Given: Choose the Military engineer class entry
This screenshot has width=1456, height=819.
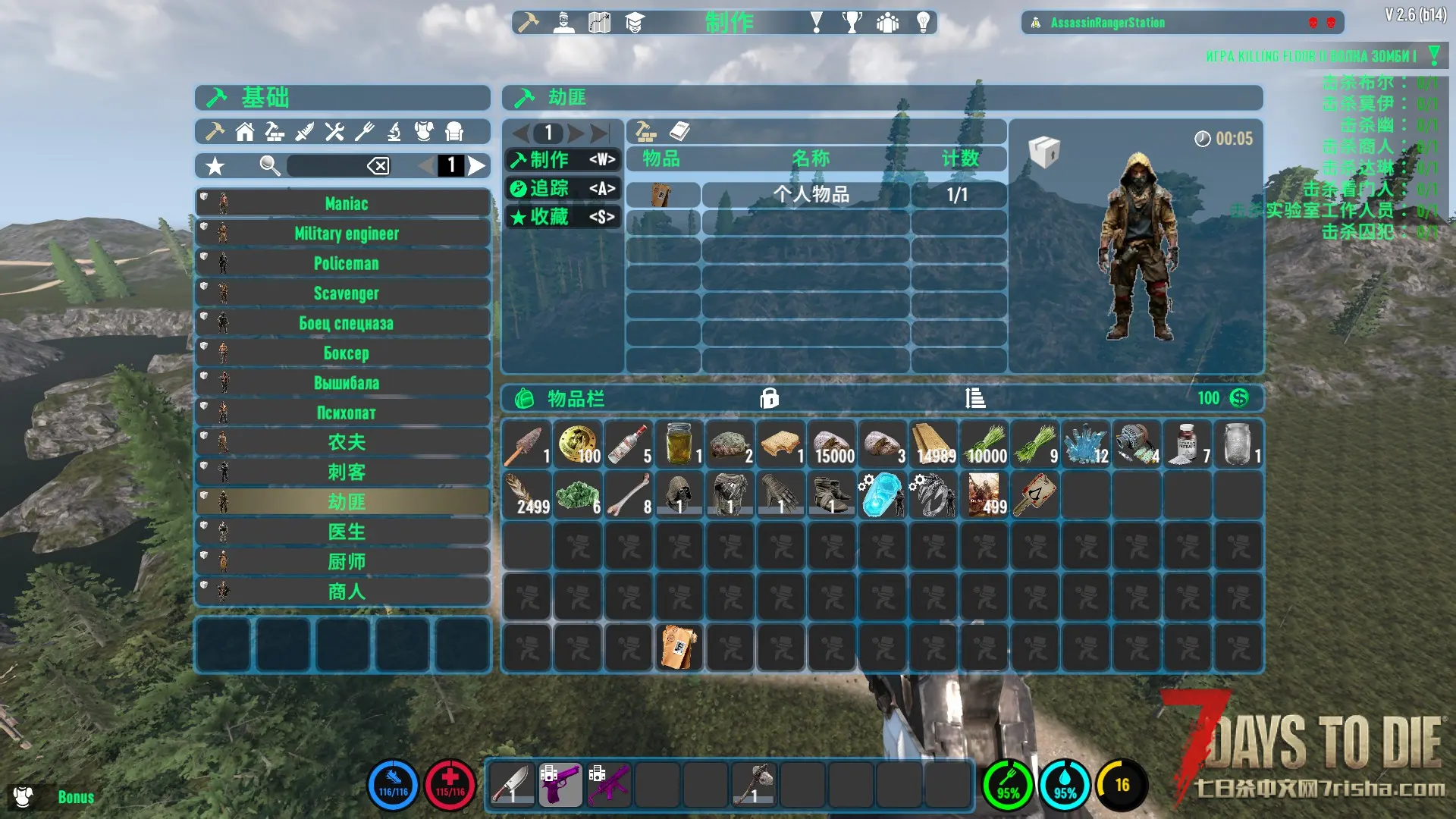Looking at the screenshot, I should click(x=346, y=234).
